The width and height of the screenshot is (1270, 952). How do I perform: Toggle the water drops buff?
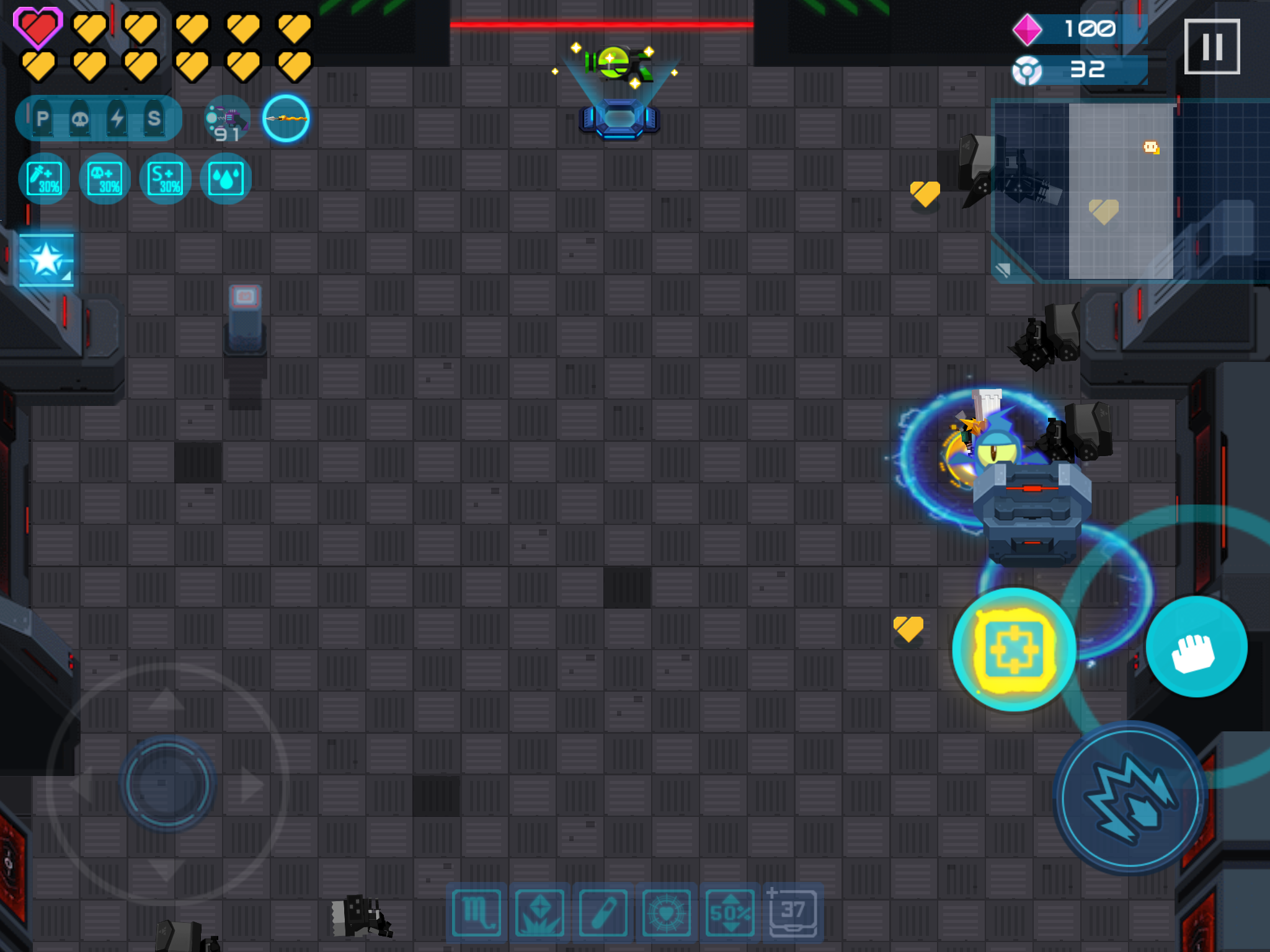click(226, 179)
